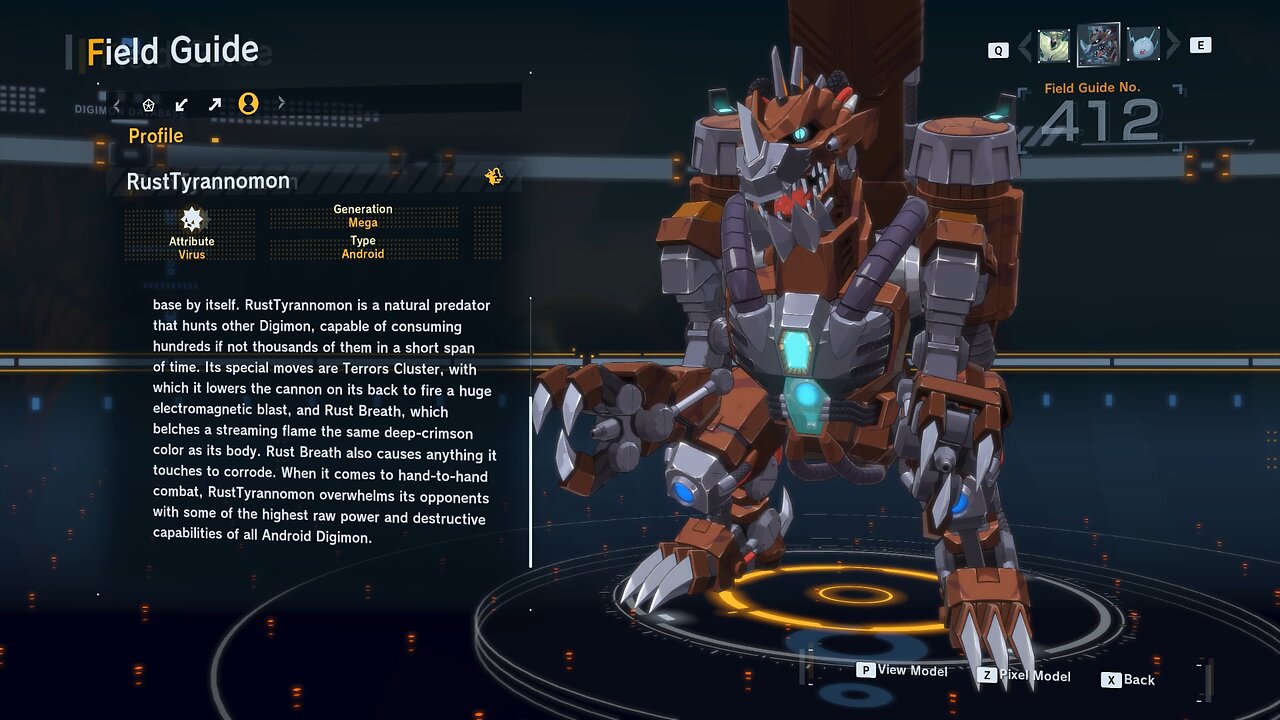This screenshot has width=1280, height=720.
Task: Show previous Digimon using left arrow
Action: tap(1024, 46)
